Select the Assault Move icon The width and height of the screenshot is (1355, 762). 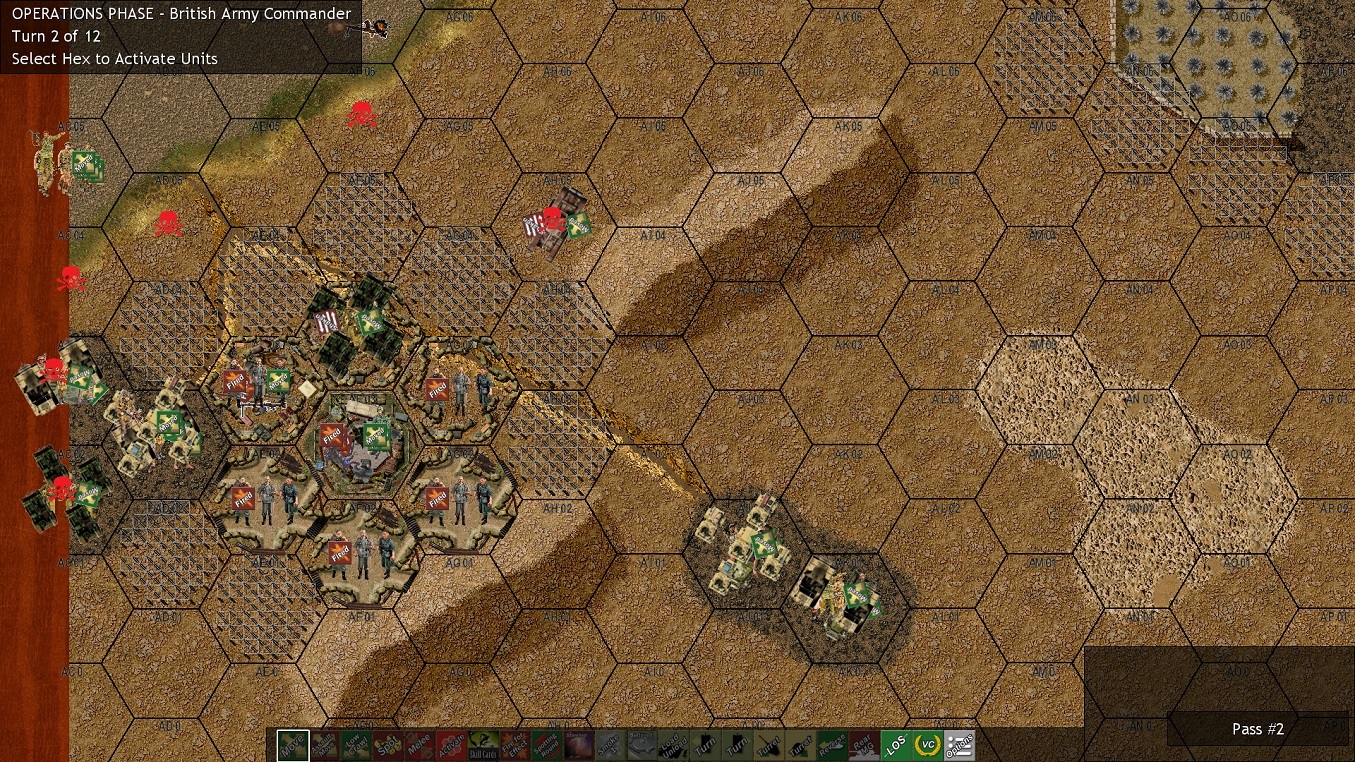323,745
